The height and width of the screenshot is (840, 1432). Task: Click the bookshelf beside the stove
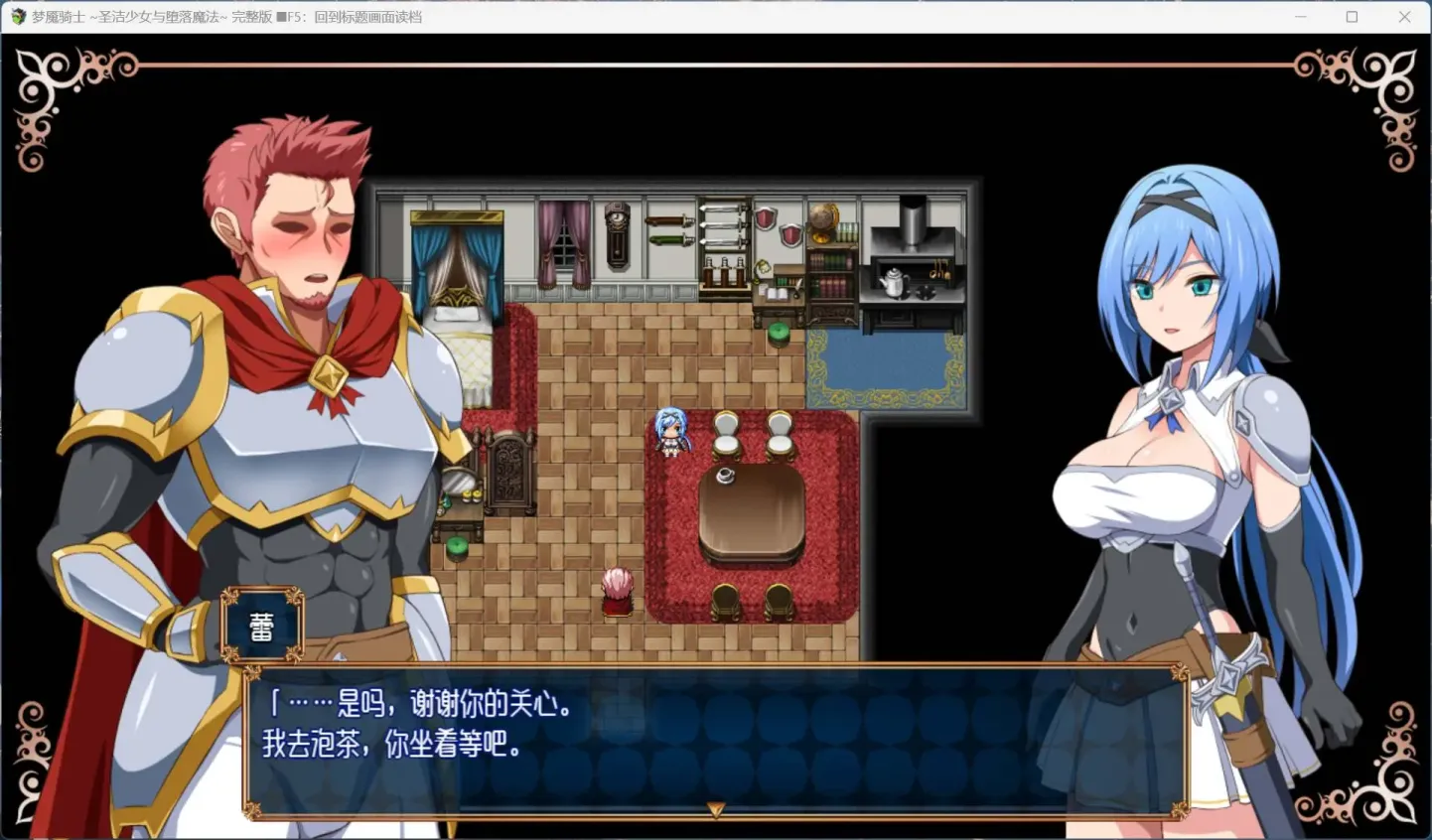coord(834,283)
